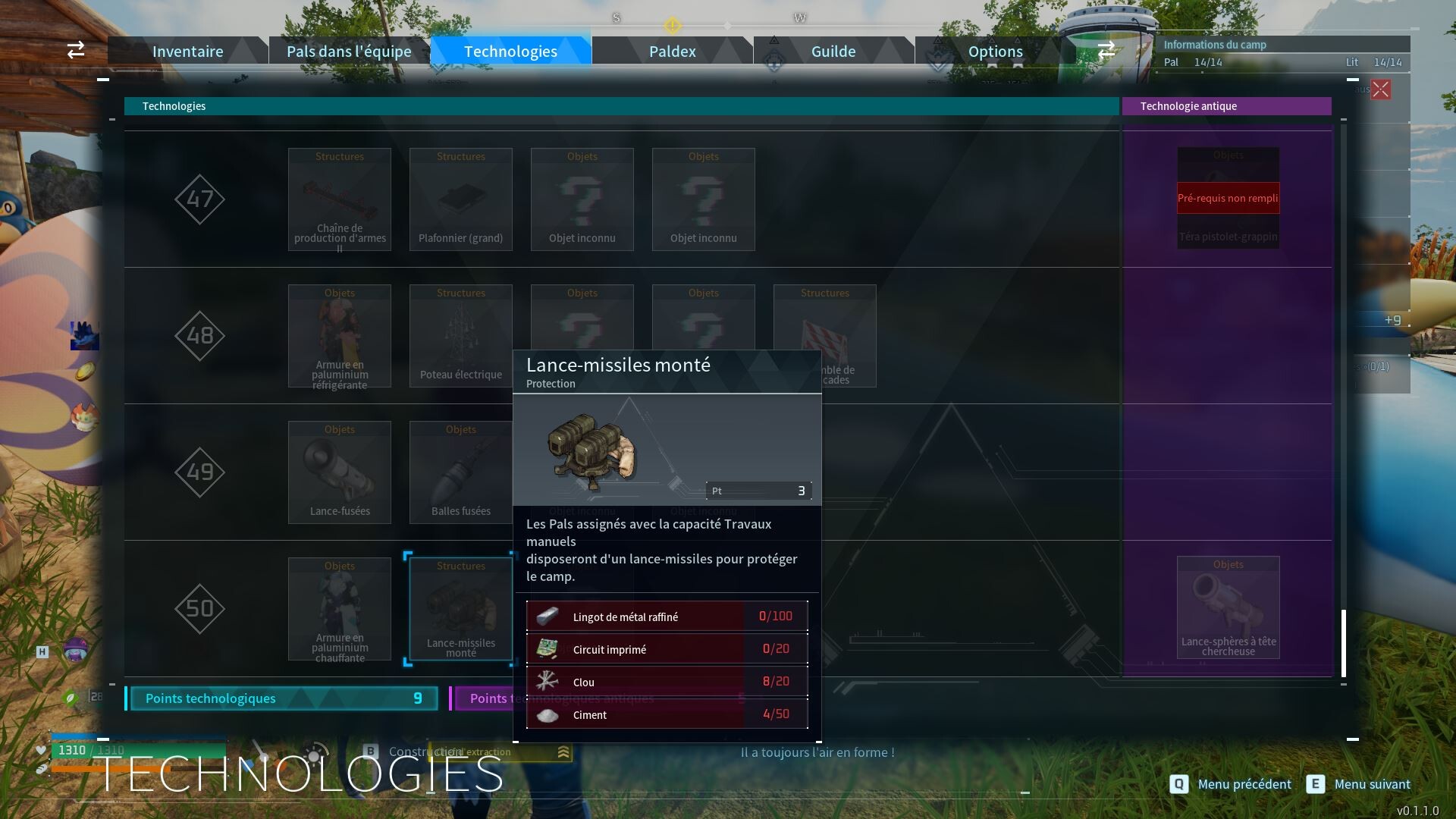1456x819 pixels.
Task: Pick the Poteau électrique technology
Action: 461,336
